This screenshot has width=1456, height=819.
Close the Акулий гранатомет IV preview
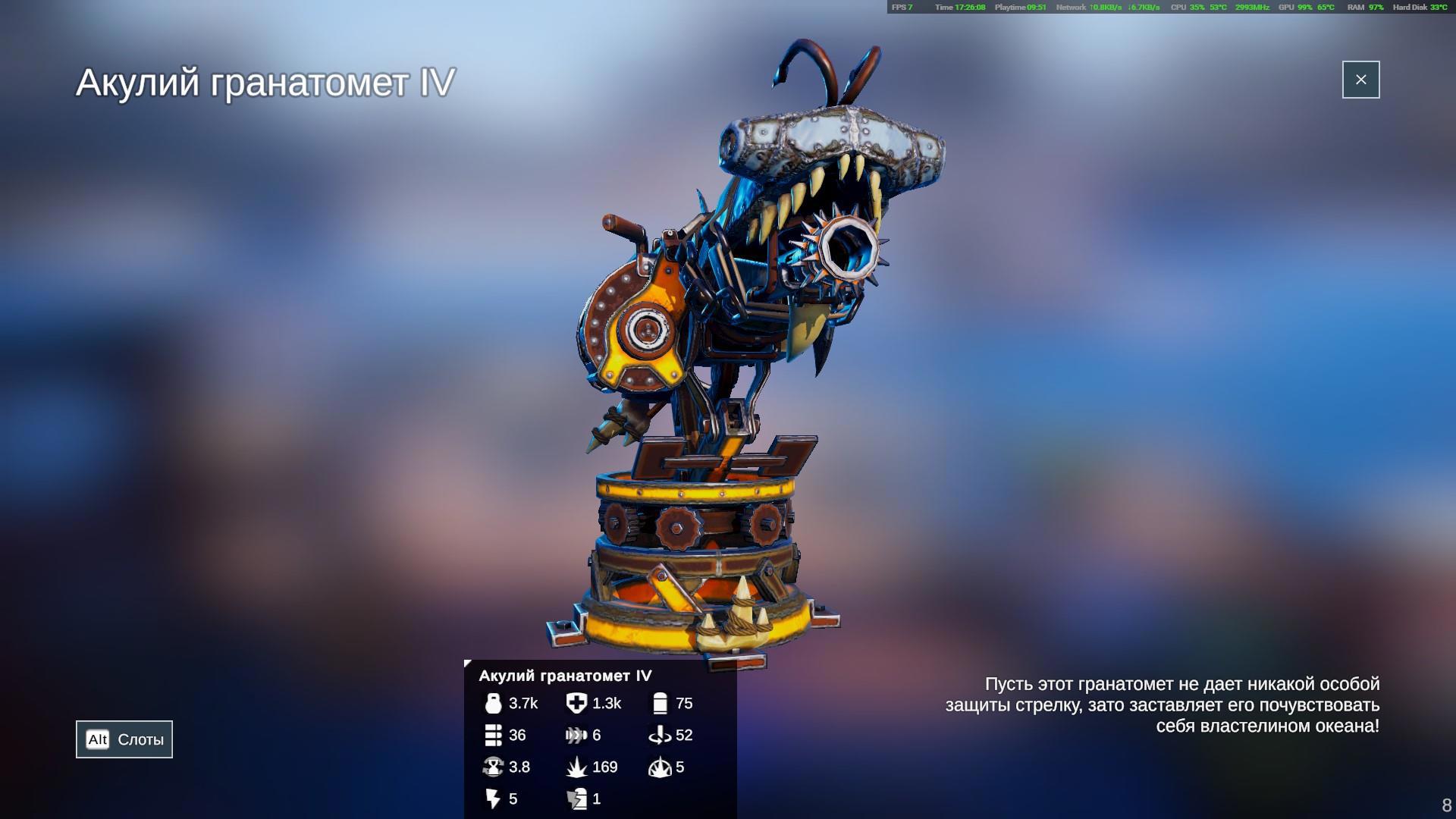click(1360, 80)
